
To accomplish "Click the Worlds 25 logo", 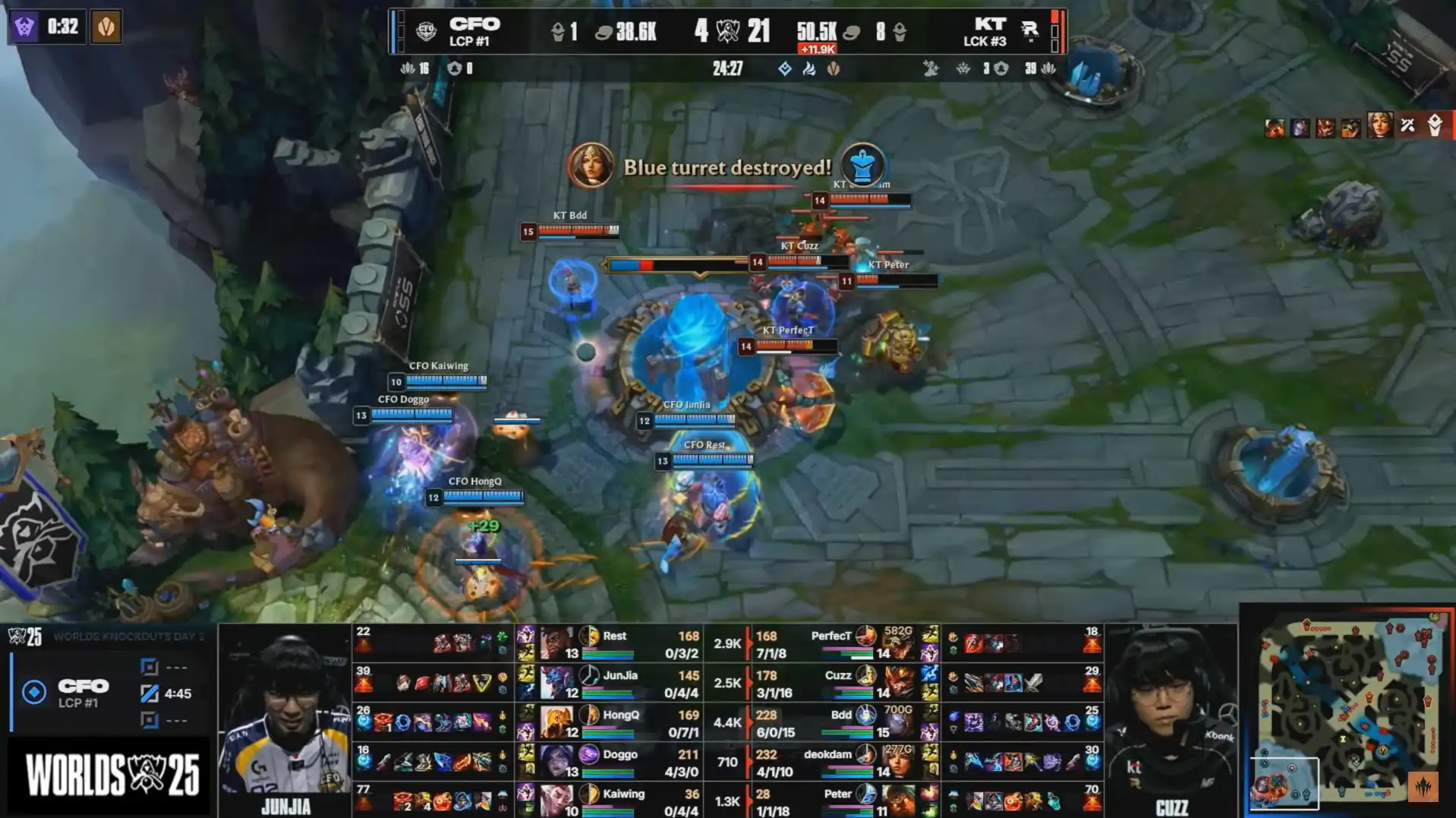I will click(x=112, y=775).
